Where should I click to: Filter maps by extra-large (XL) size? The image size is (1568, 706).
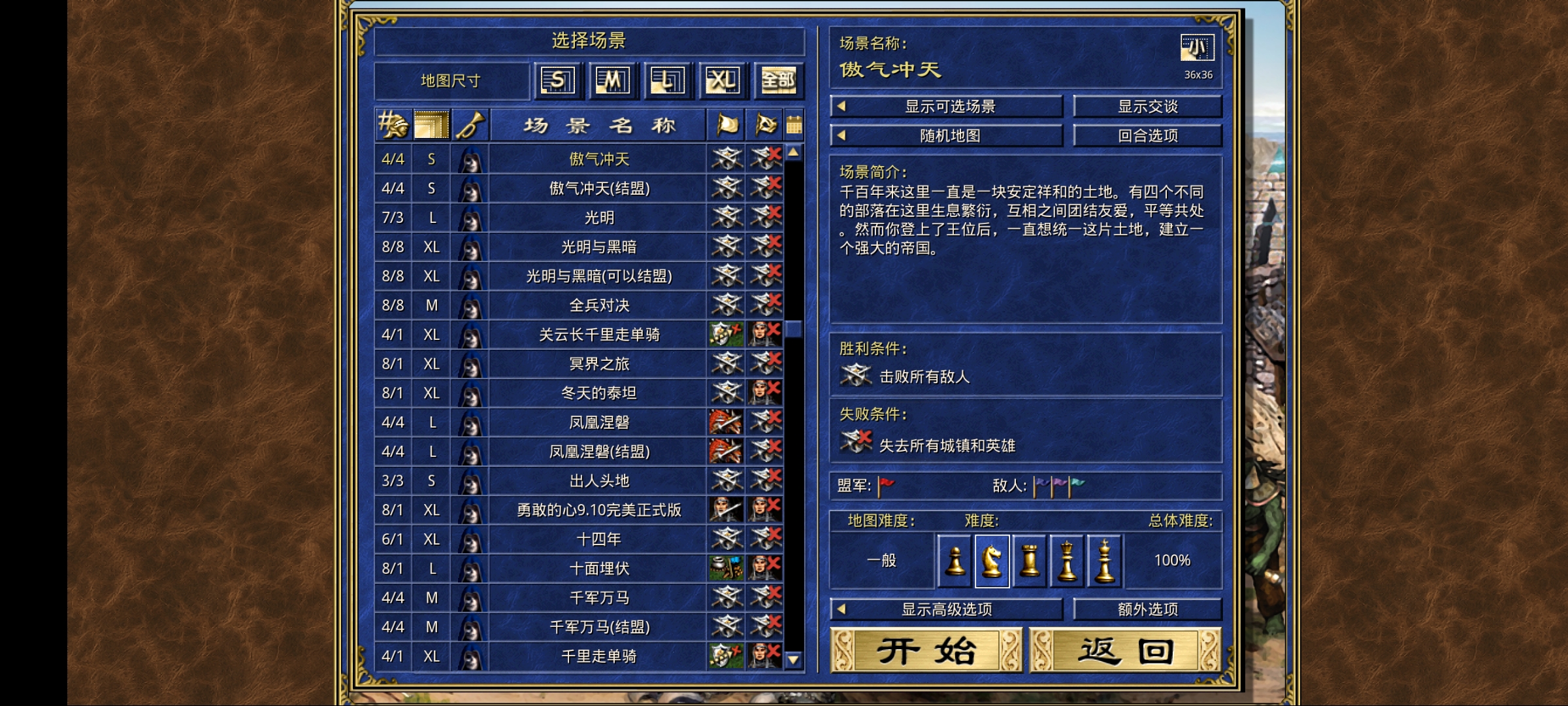tap(723, 80)
